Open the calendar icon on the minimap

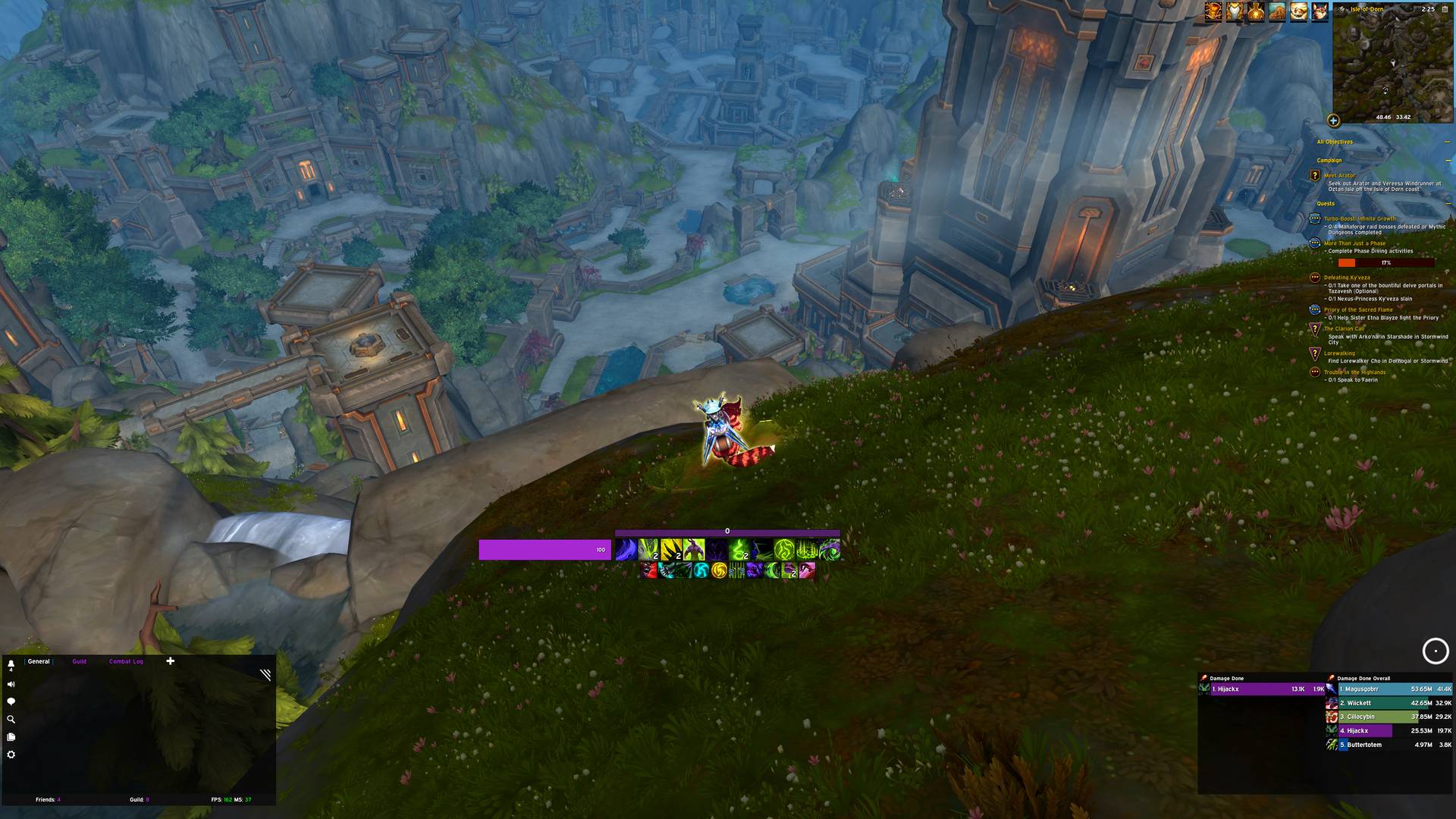tap(1447, 10)
